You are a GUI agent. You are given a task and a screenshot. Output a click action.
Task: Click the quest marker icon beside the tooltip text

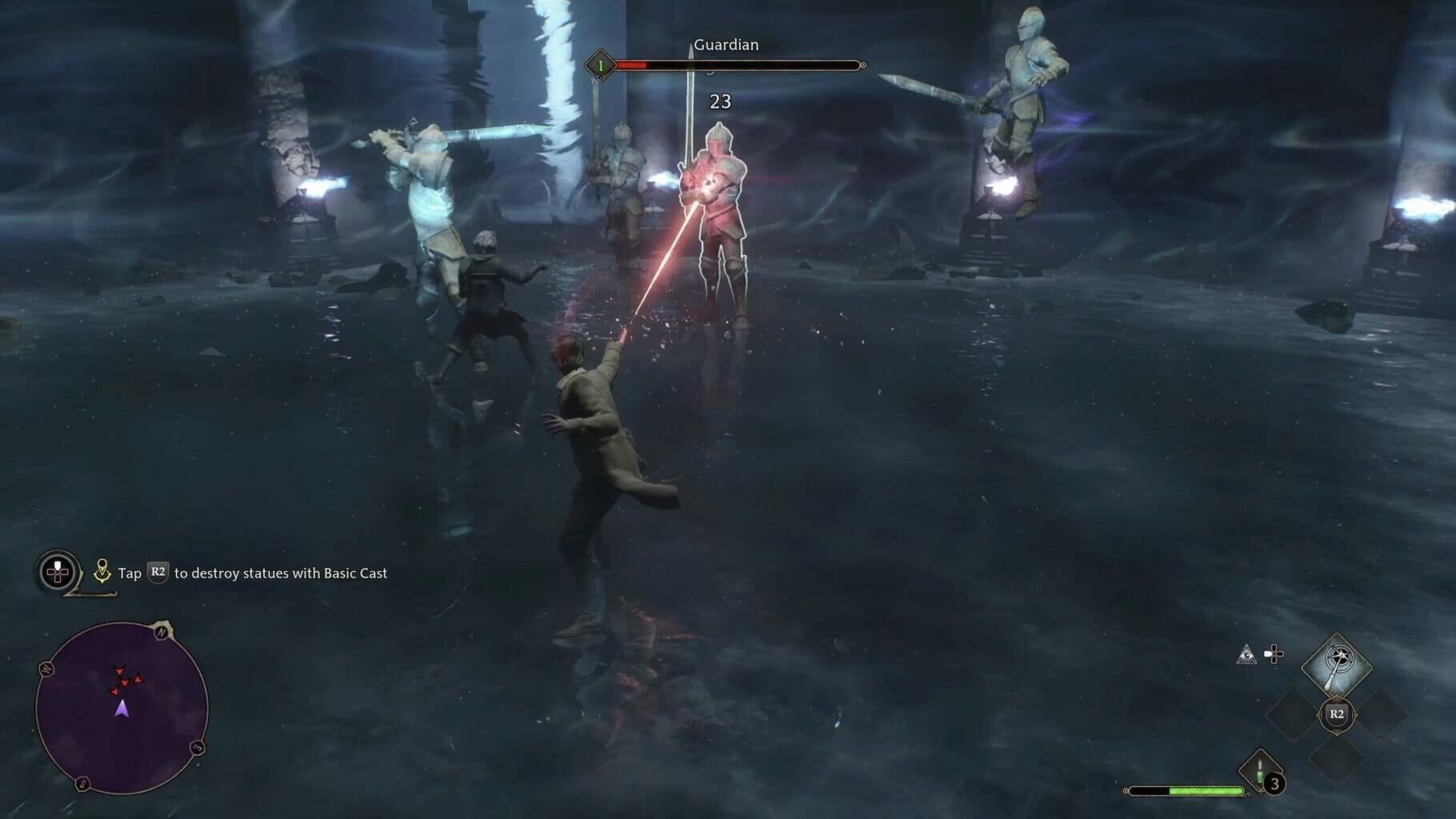pos(102,570)
